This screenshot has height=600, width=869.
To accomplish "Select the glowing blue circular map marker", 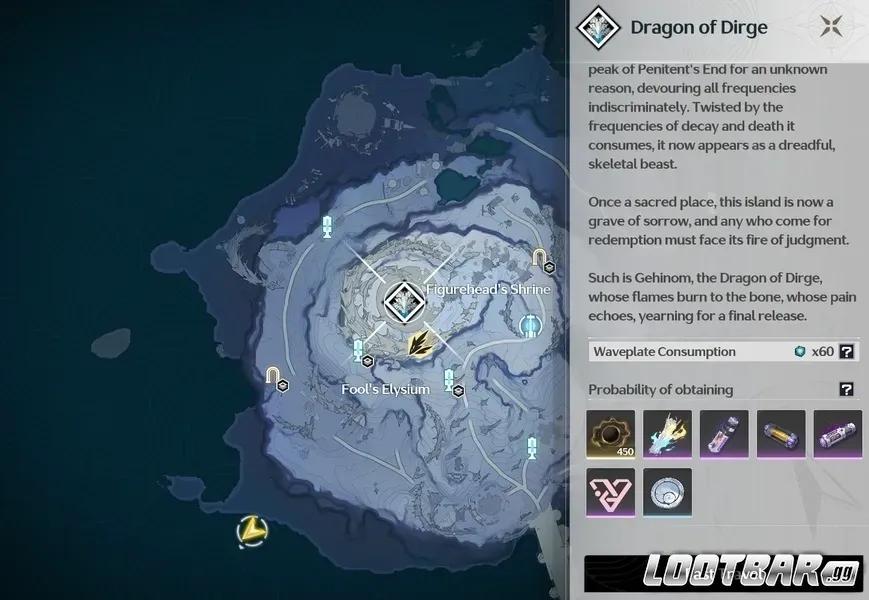I will point(531,325).
